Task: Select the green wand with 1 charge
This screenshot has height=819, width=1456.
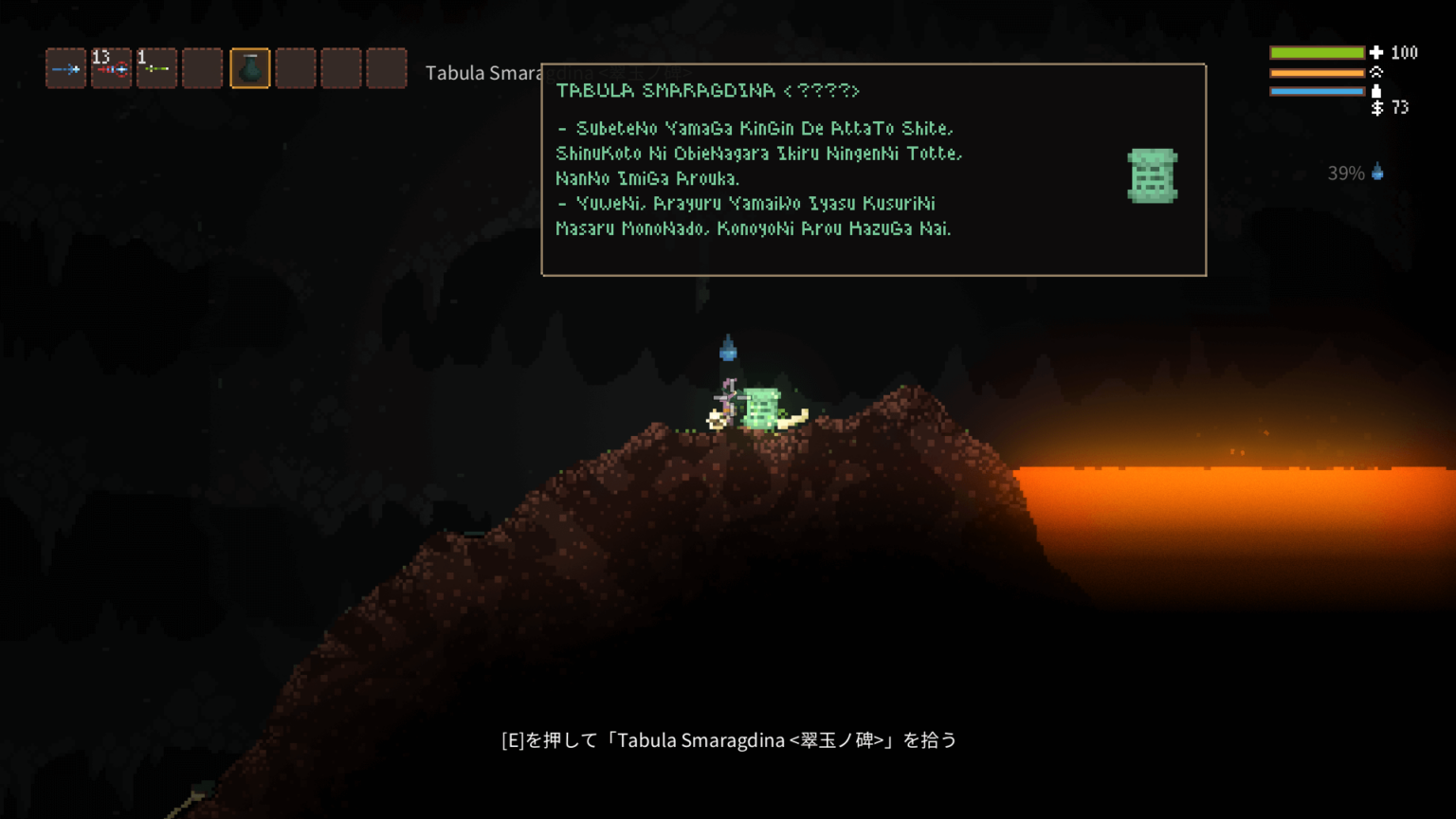Action: 156,68
